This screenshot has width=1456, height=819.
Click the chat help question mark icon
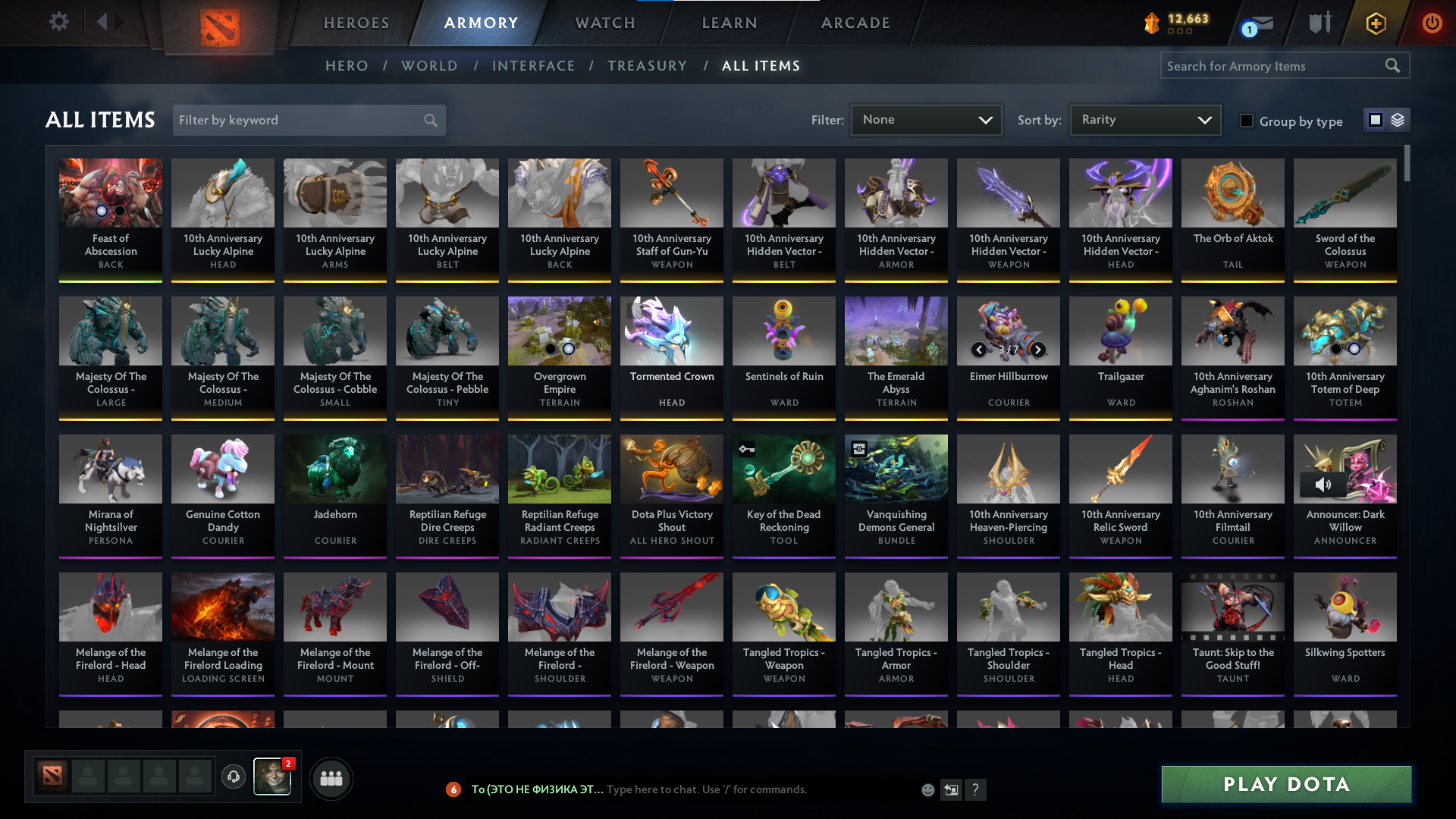coord(977,789)
